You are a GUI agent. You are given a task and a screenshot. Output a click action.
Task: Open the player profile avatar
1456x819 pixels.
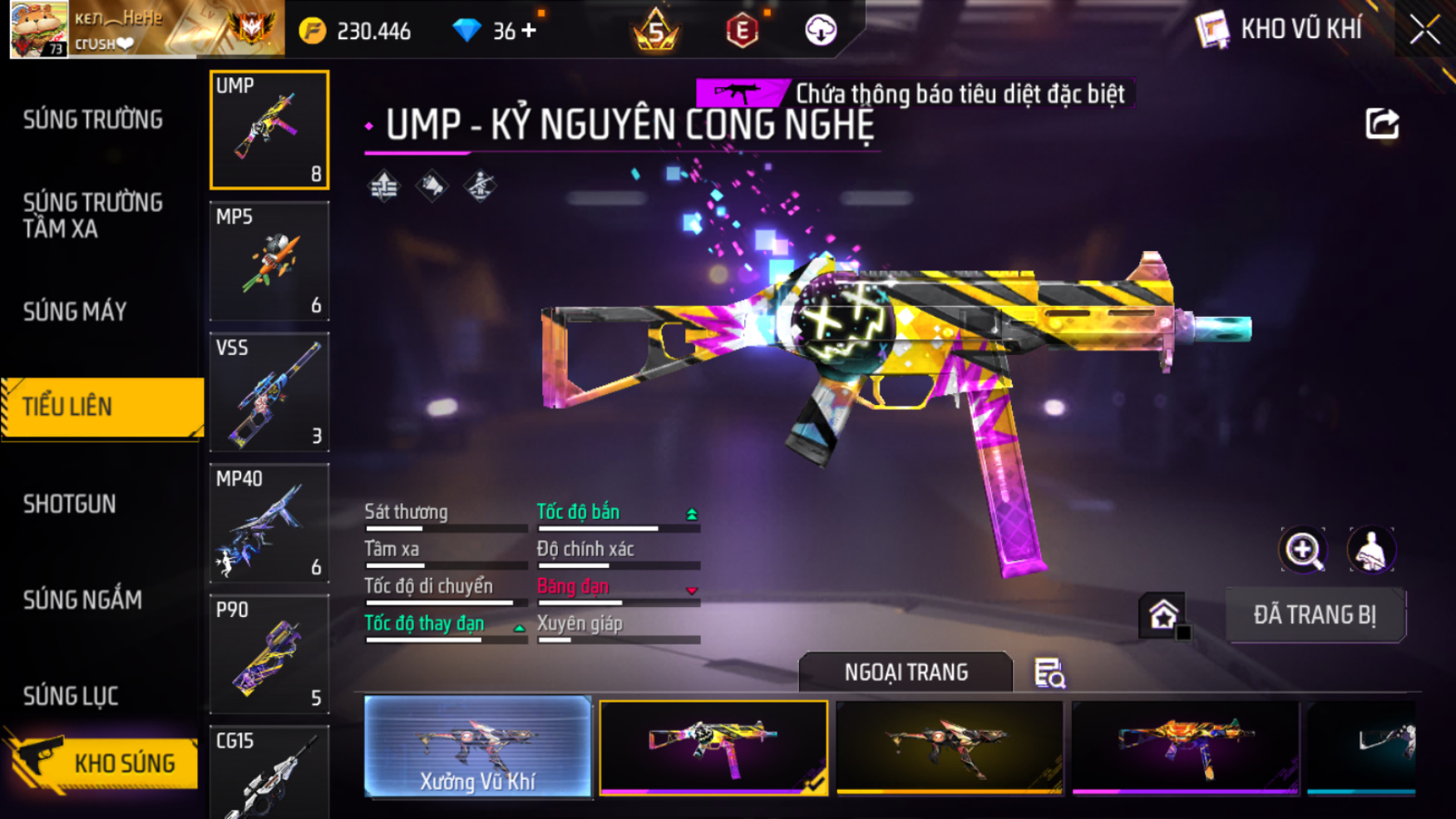point(38,30)
